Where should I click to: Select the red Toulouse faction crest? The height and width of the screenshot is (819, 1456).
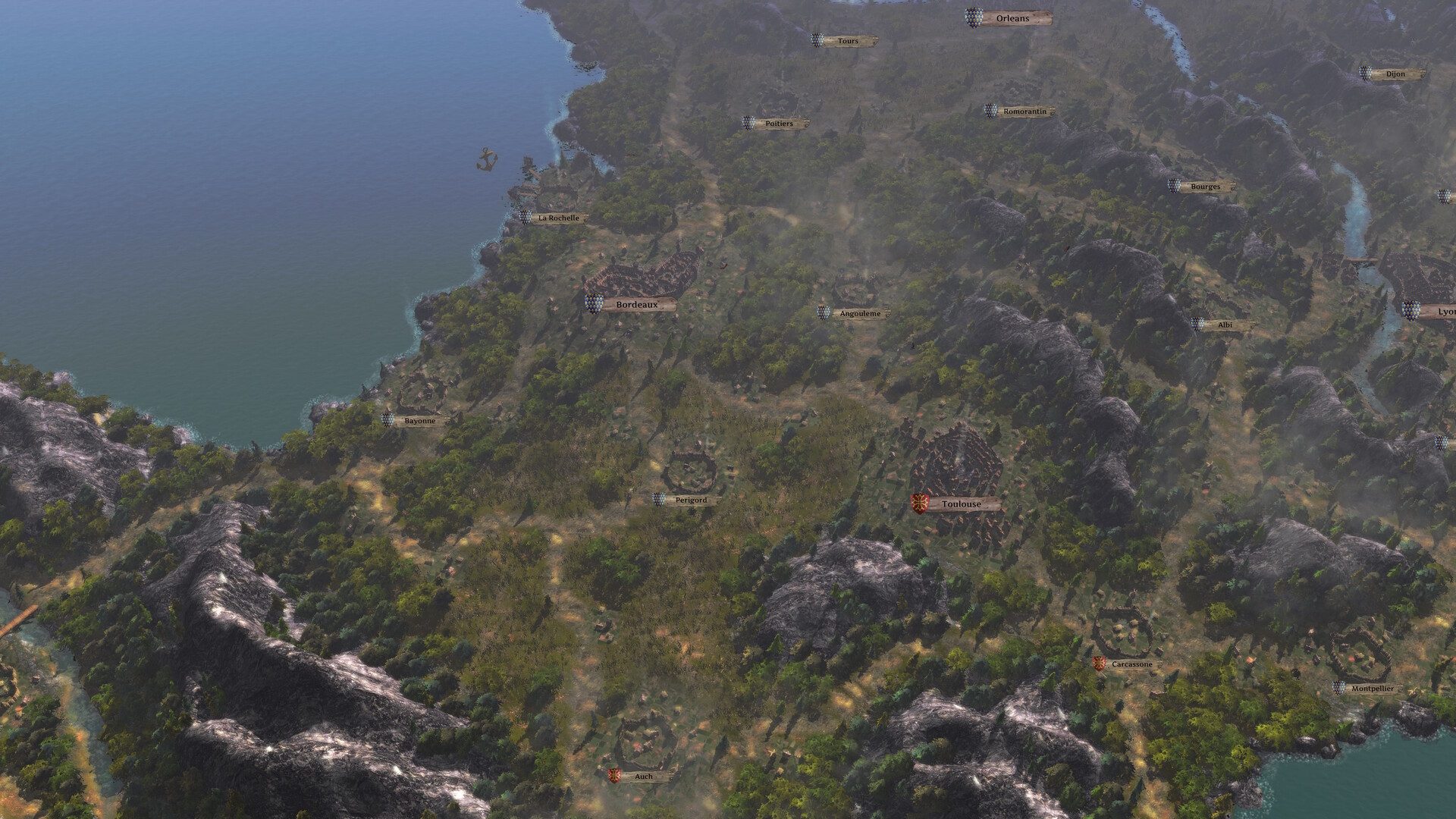click(918, 502)
